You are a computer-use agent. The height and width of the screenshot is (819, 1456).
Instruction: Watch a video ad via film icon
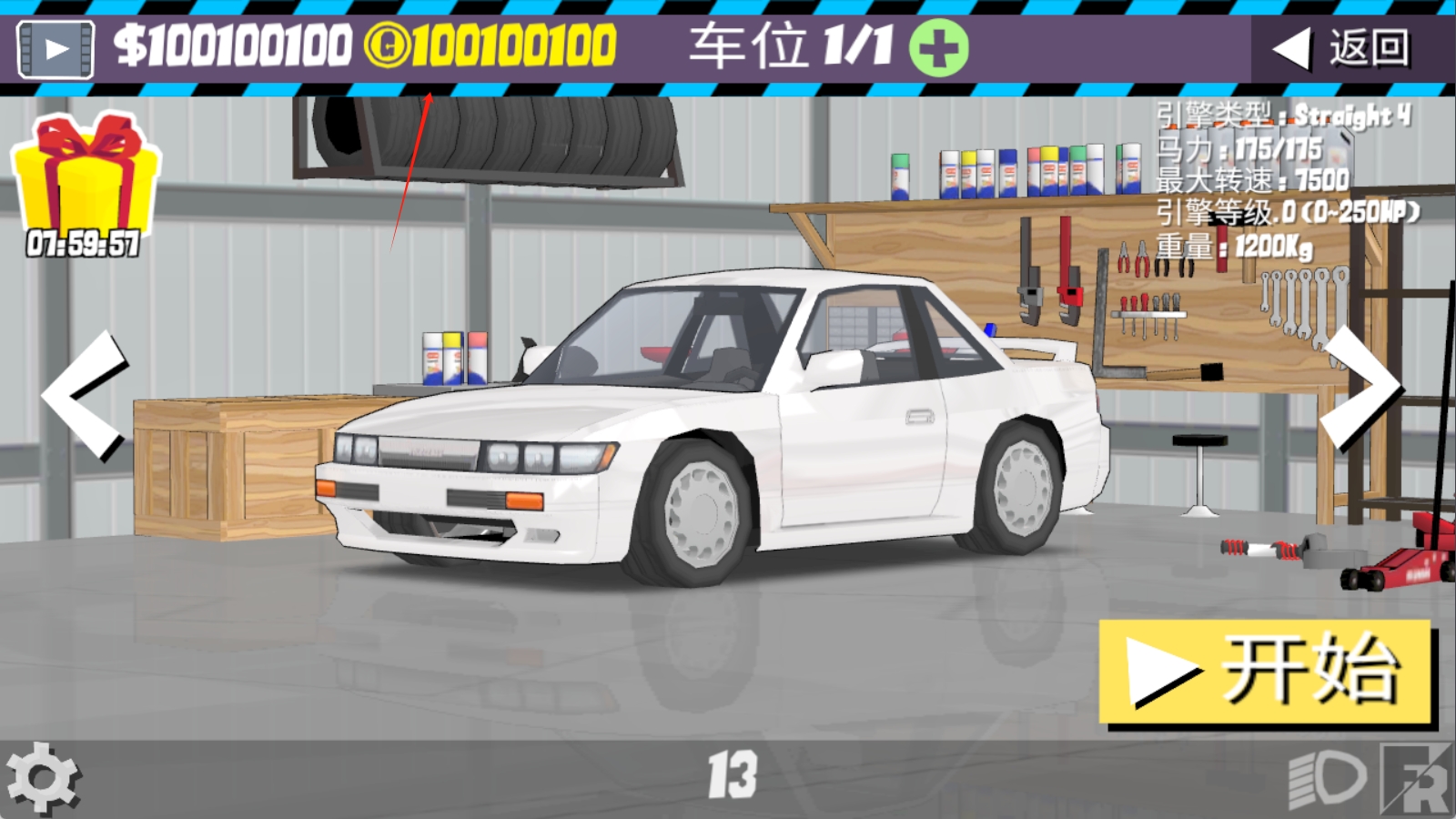(56, 48)
